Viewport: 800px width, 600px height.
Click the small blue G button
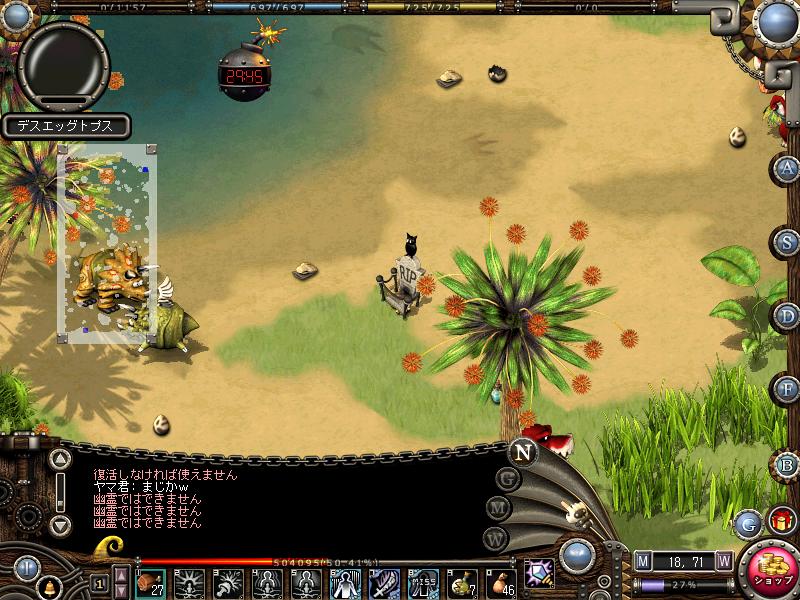tap(747, 522)
